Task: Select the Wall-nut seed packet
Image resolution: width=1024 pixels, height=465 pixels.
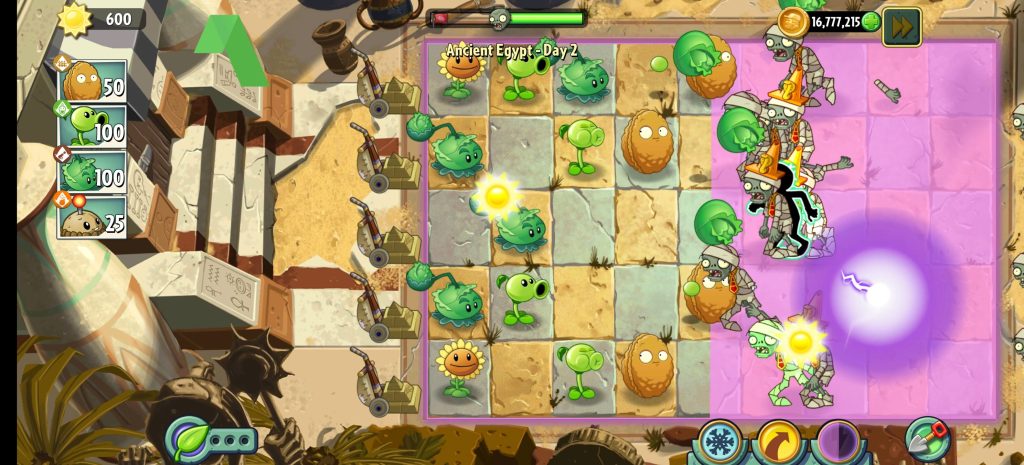Action: (x=92, y=81)
